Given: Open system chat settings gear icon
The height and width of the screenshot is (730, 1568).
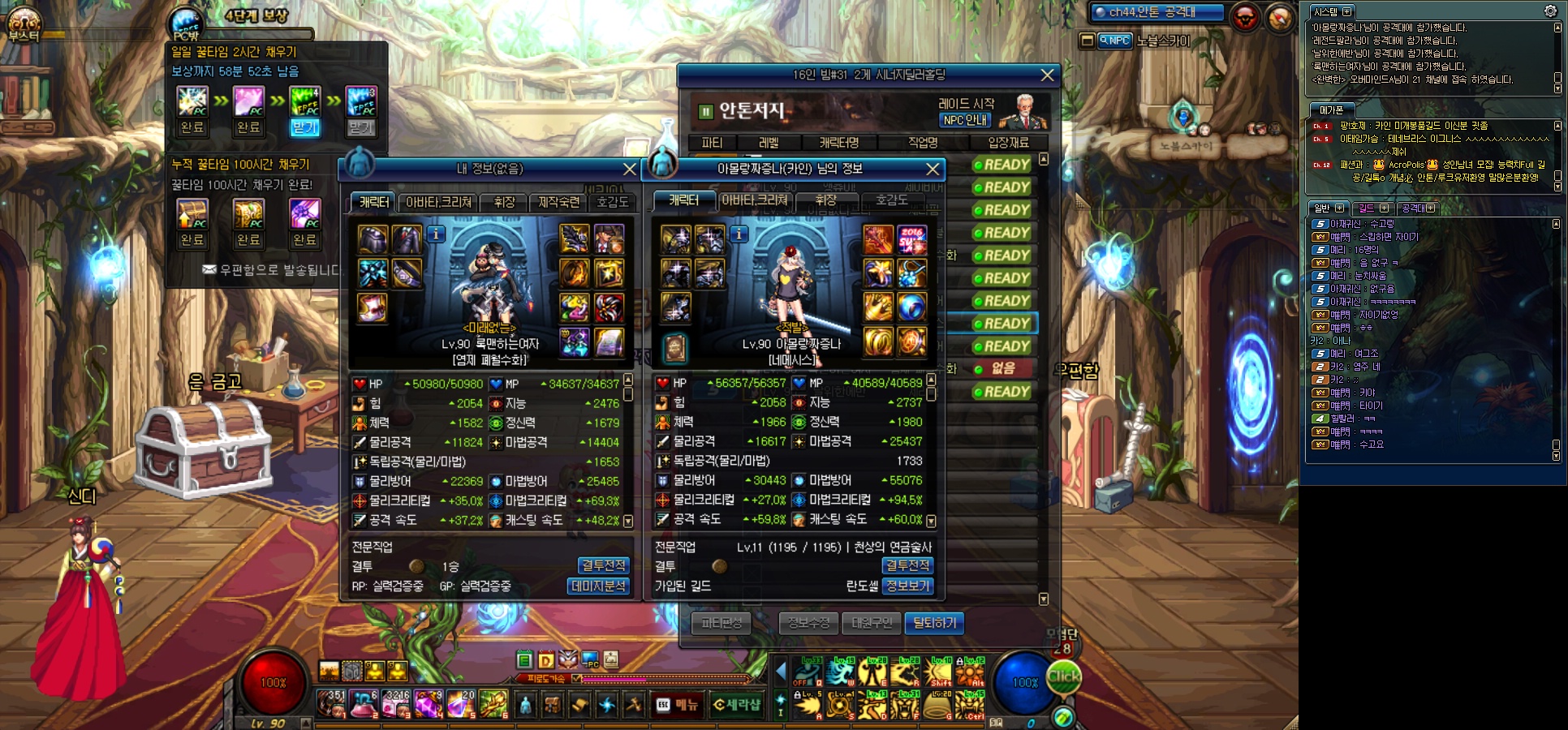Looking at the screenshot, I should coord(1550,11).
